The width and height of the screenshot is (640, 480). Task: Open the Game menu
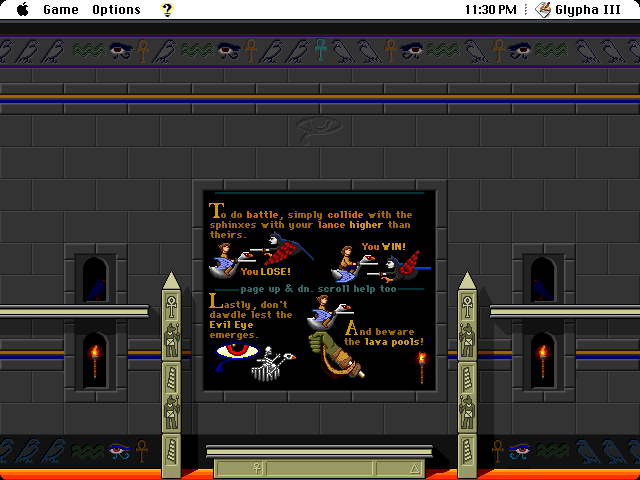(x=60, y=10)
